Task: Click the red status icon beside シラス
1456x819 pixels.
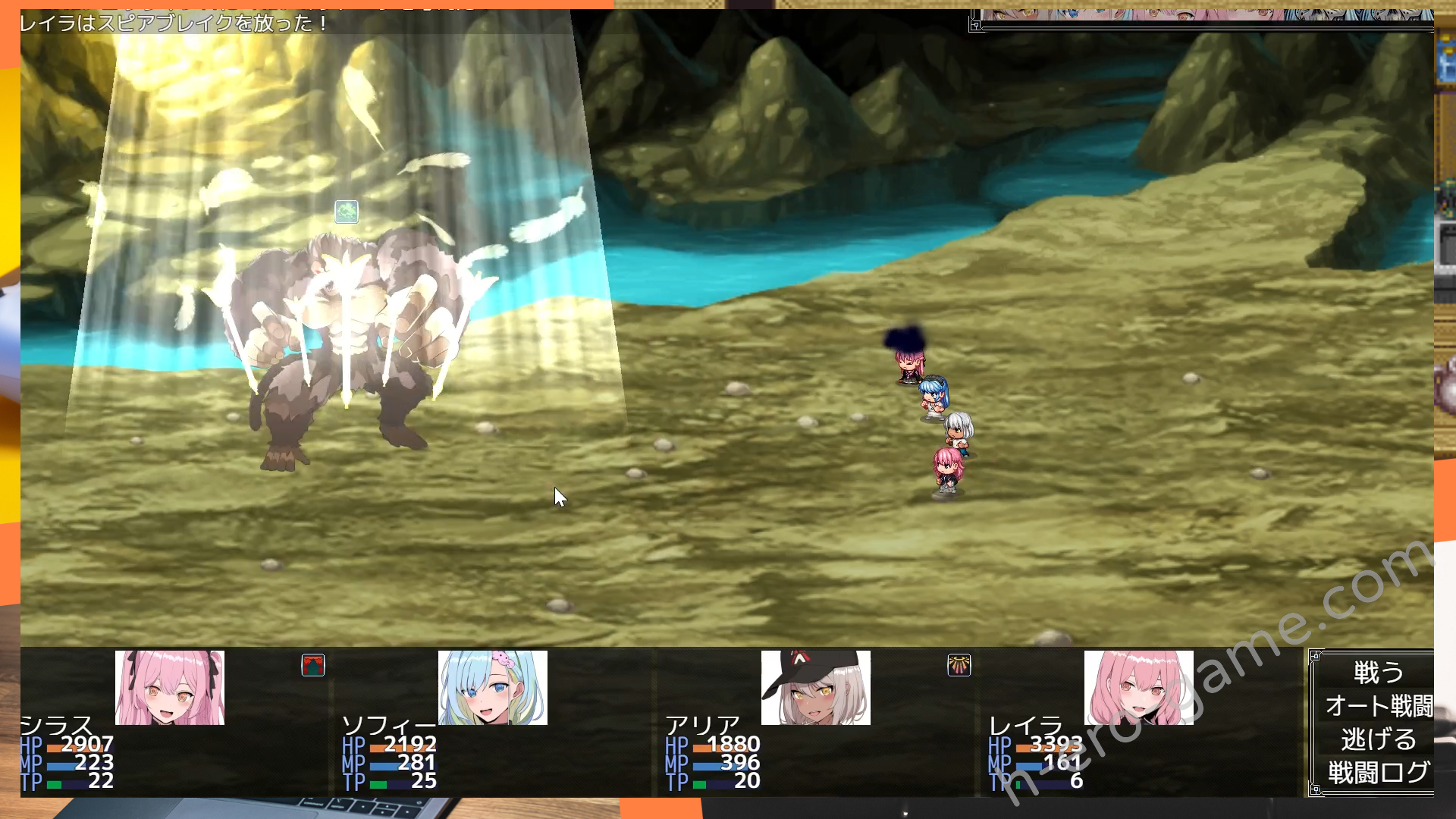Action: [313, 665]
